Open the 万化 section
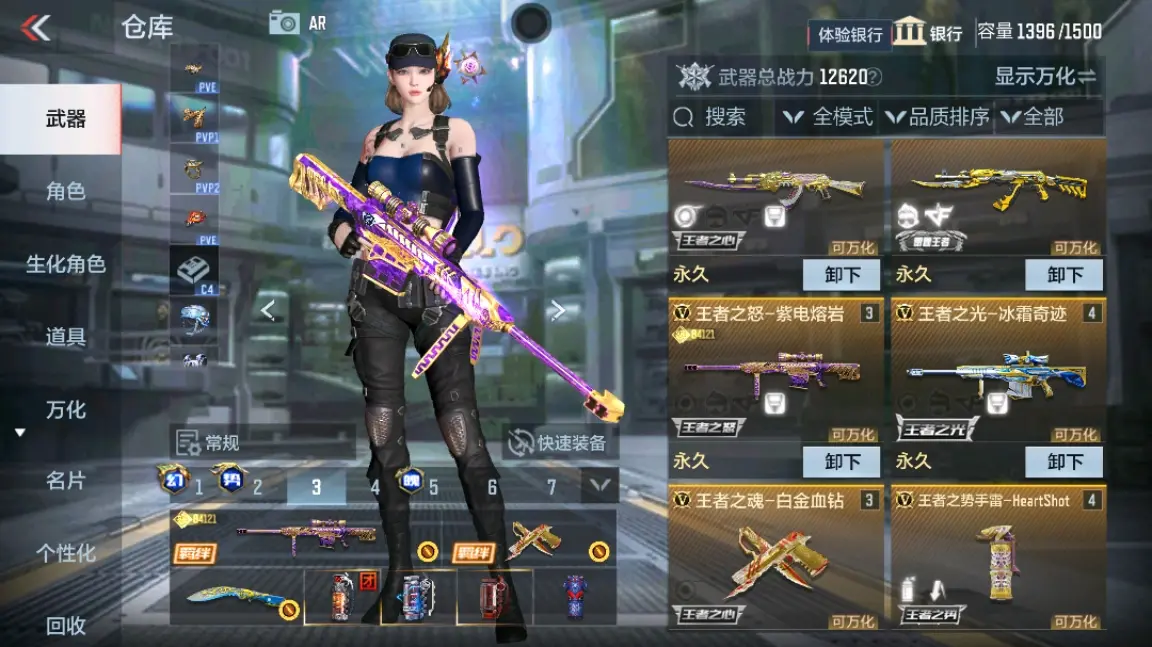1152x647 pixels. coord(65,410)
